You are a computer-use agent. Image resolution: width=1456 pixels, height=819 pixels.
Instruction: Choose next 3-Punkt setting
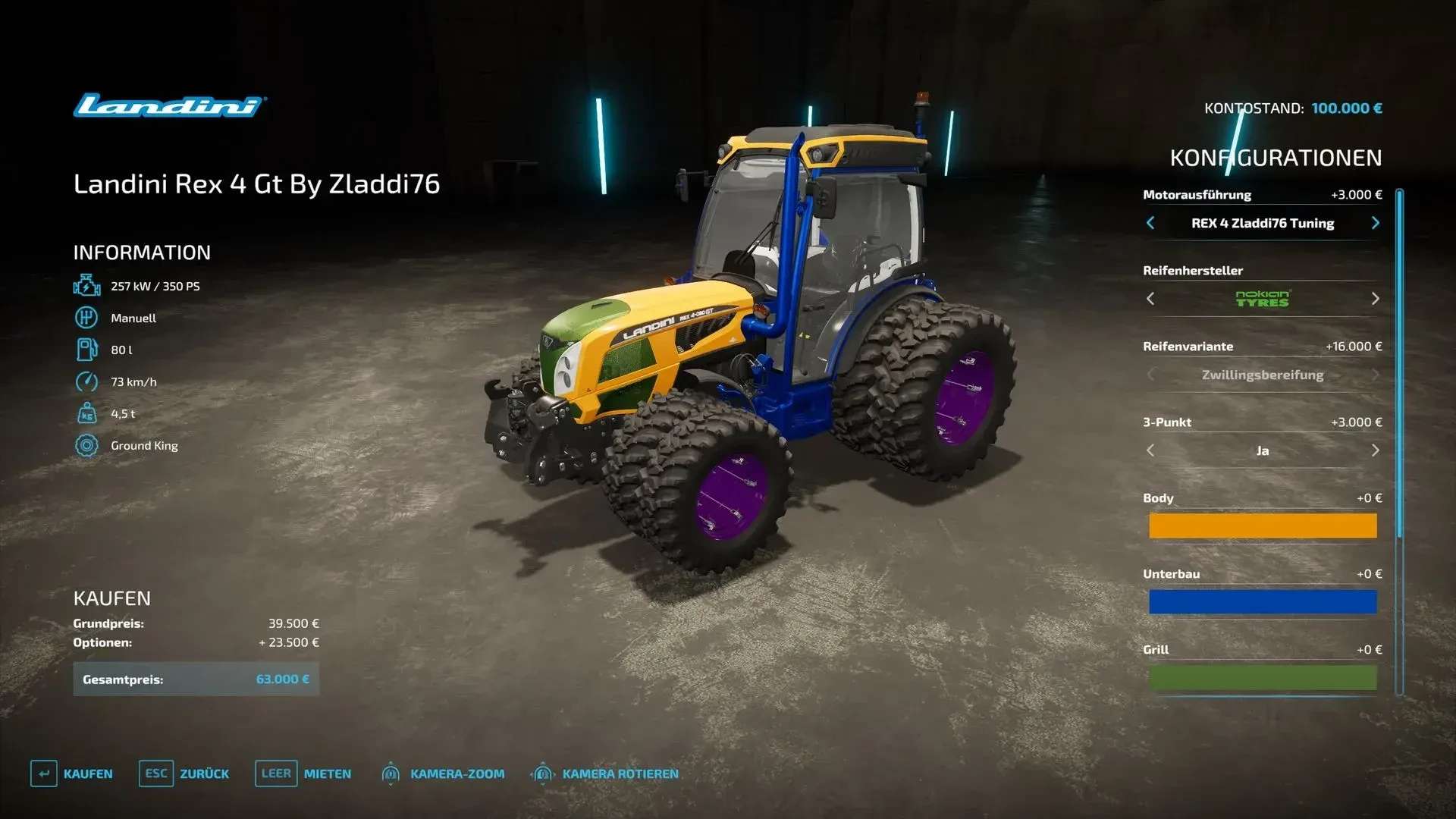(1375, 450)
